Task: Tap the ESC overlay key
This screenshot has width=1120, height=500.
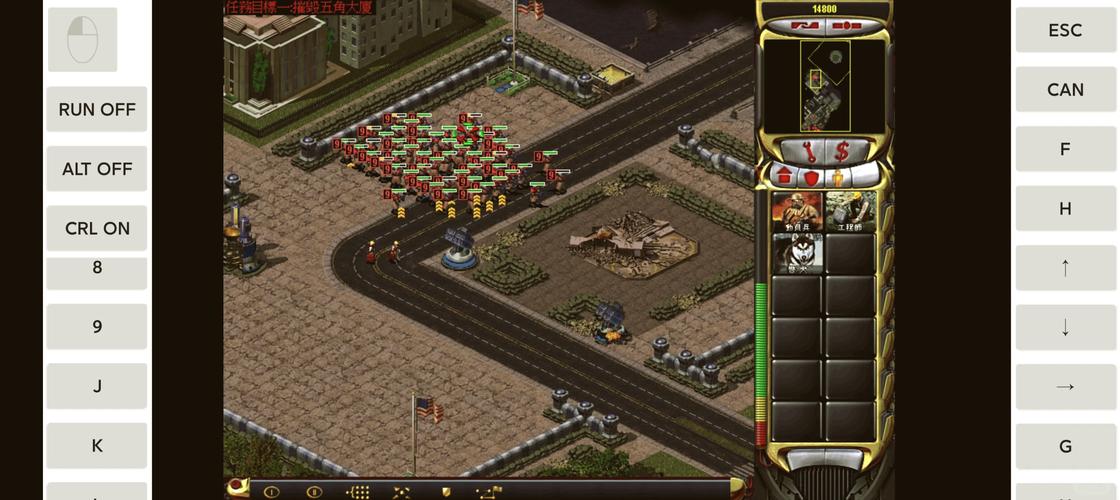Action: click(1065, 30)
